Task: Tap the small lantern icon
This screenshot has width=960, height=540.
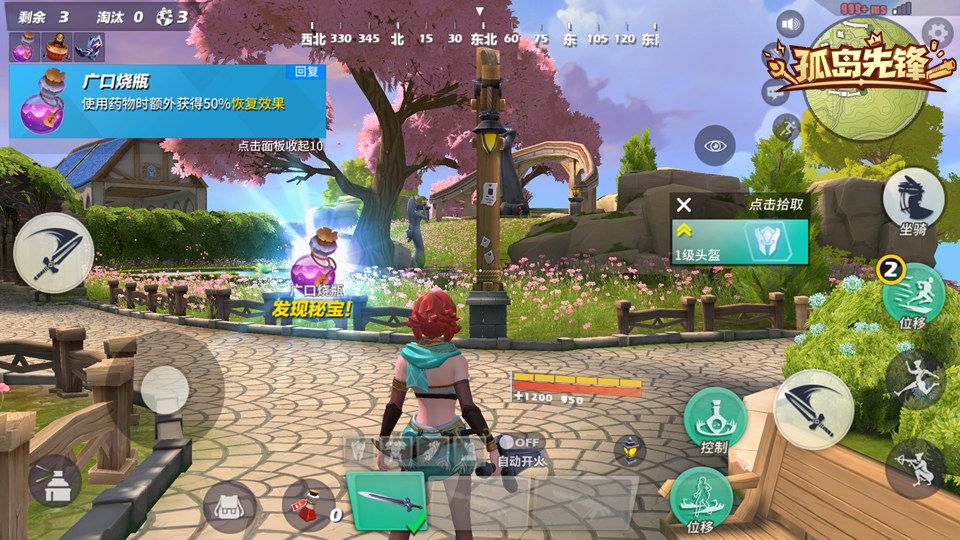Action: coord(629,450)
